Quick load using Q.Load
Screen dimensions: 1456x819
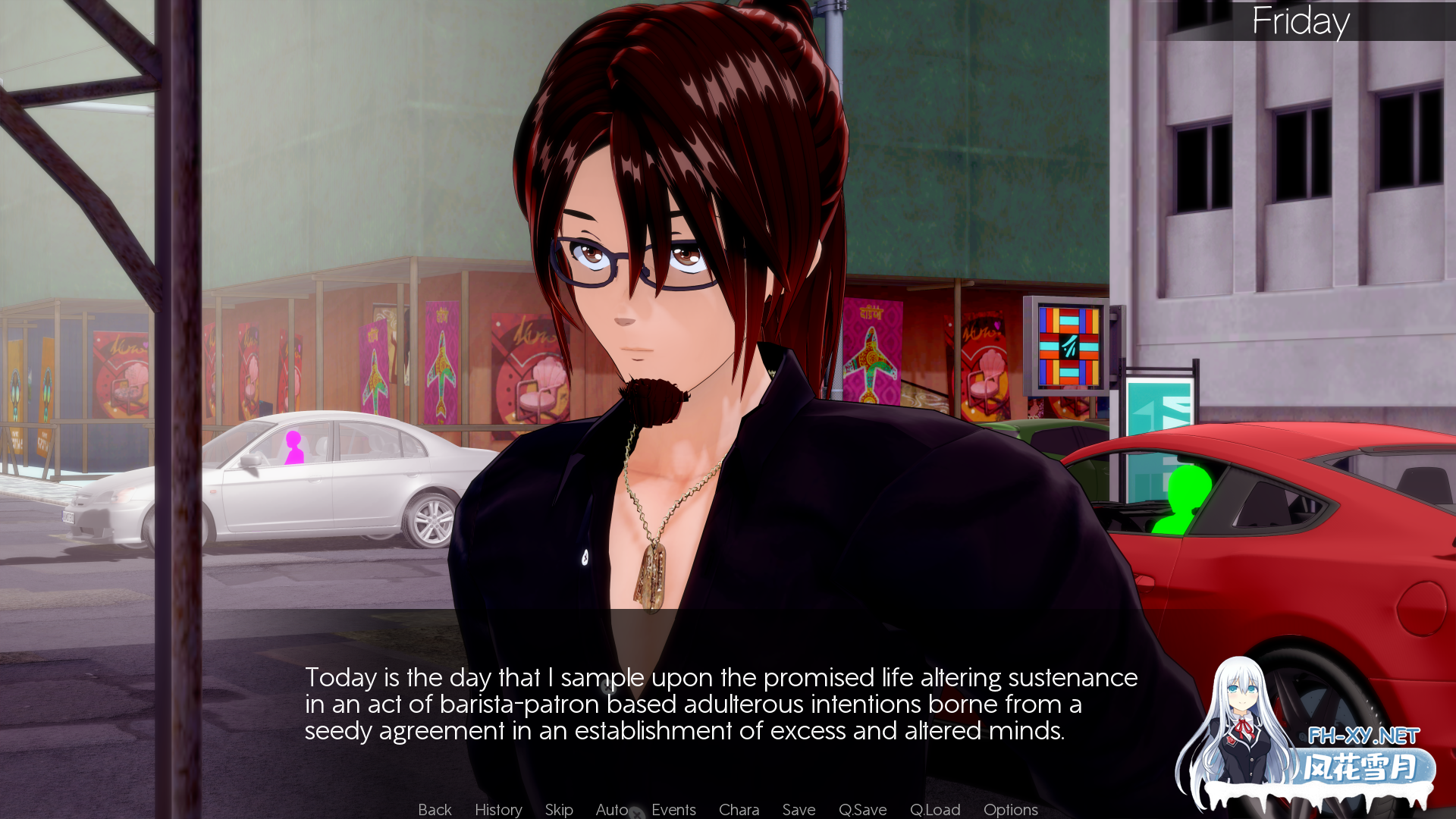tap(934, 809)
